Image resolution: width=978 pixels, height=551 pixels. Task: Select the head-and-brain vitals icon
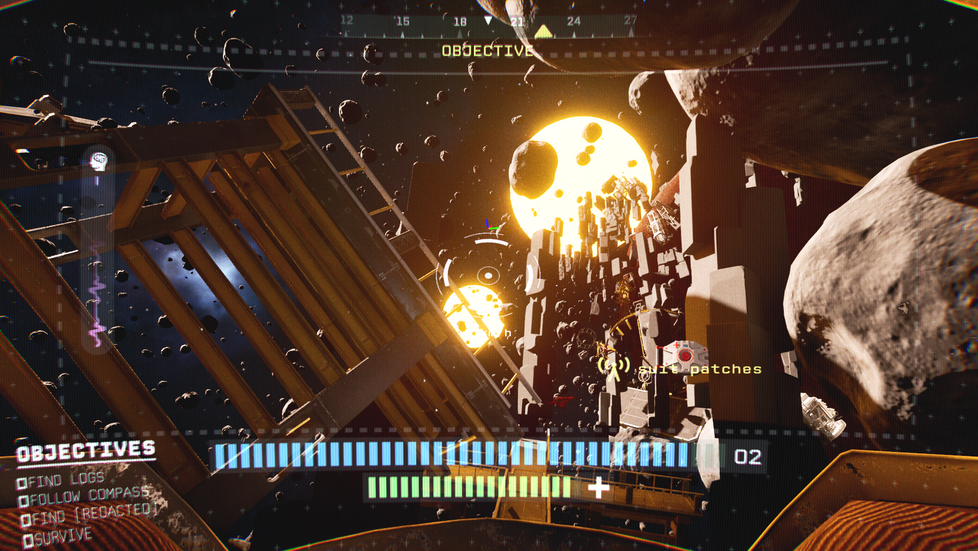point(98,160)
